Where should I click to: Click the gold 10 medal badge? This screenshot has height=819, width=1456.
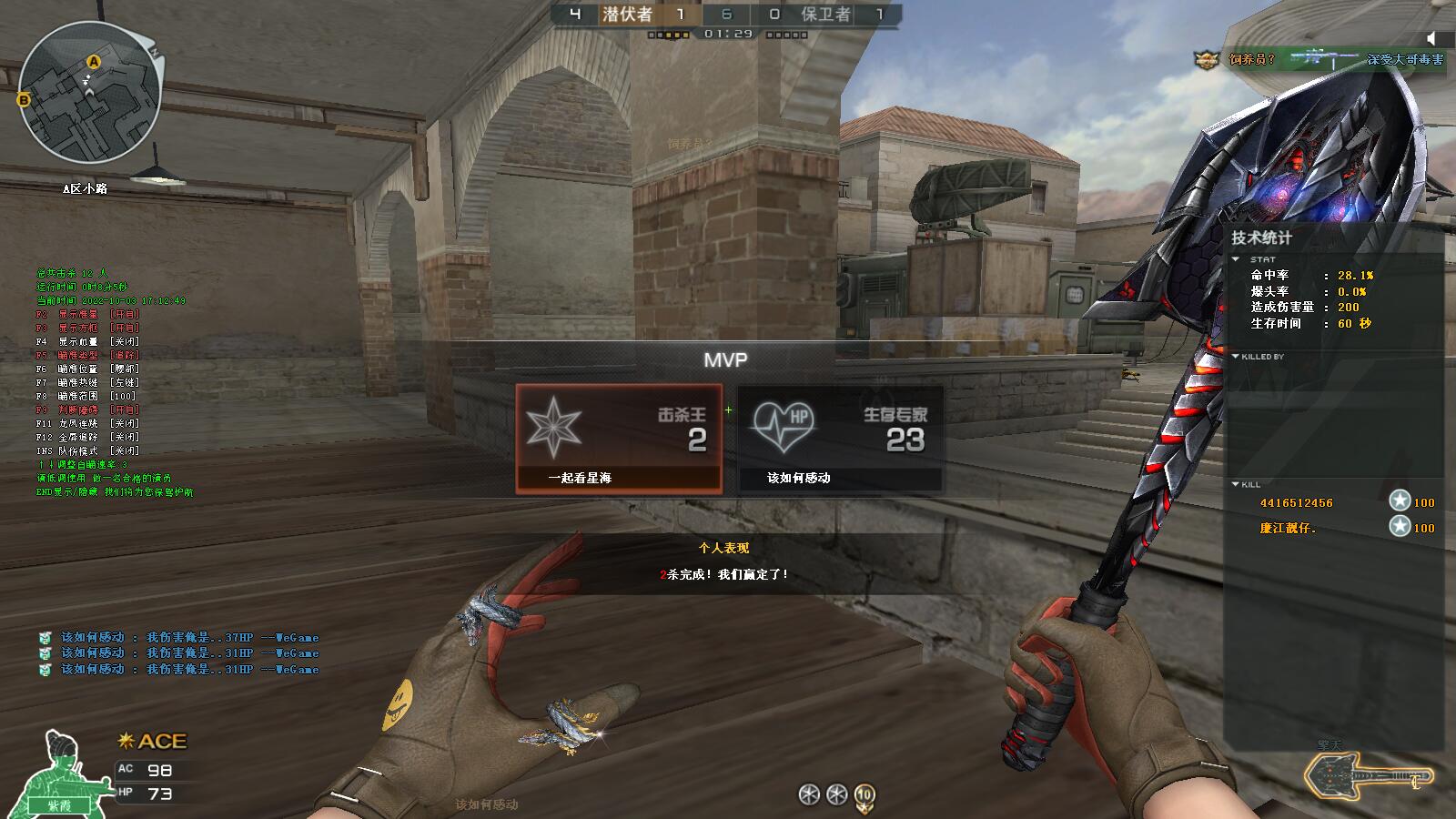tap(864, 795)
